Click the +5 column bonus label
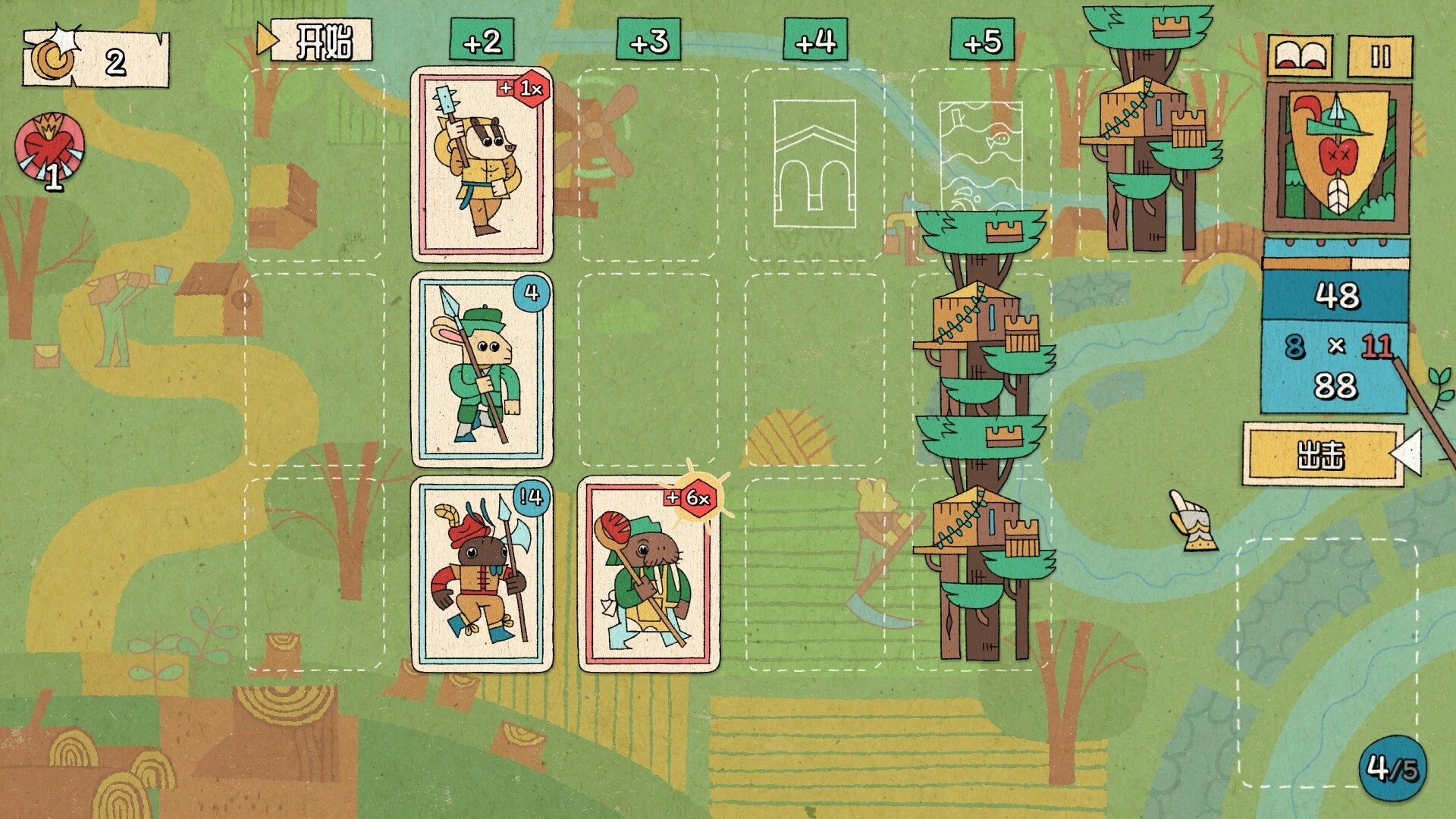The height and width of the screenshot is (819, 1456). [x=983, y=42]
